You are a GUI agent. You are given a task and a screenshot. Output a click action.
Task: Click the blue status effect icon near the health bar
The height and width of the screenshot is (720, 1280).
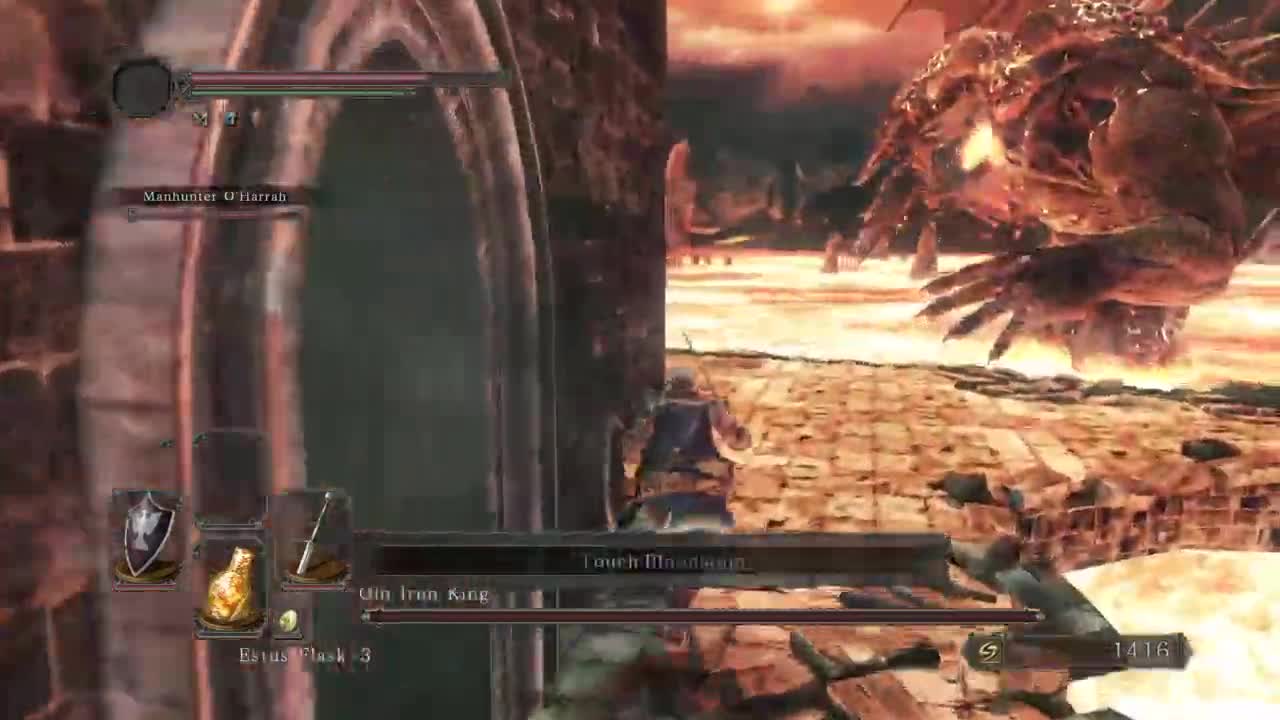230,118
